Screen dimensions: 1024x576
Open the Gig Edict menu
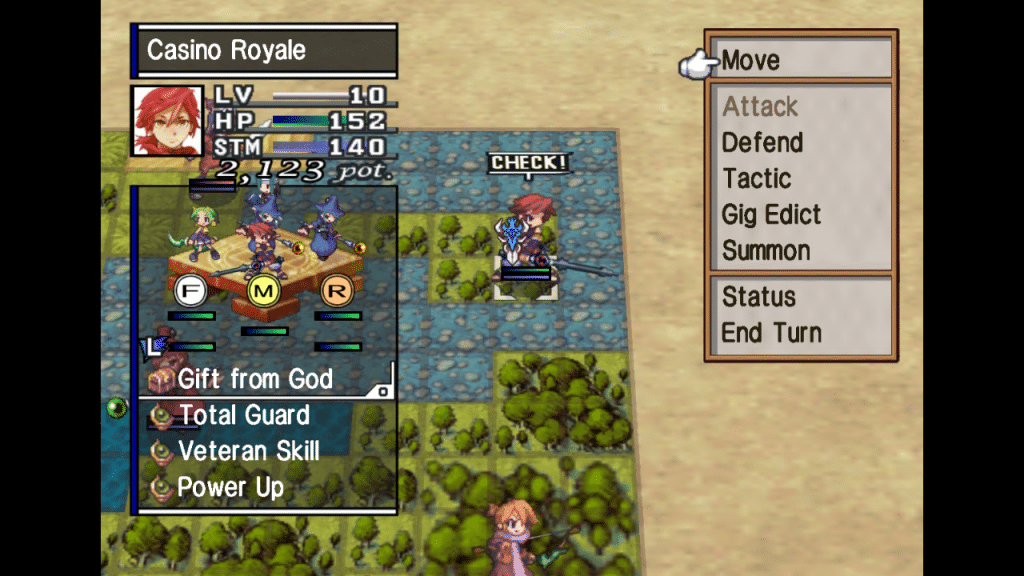click(771, 214)
